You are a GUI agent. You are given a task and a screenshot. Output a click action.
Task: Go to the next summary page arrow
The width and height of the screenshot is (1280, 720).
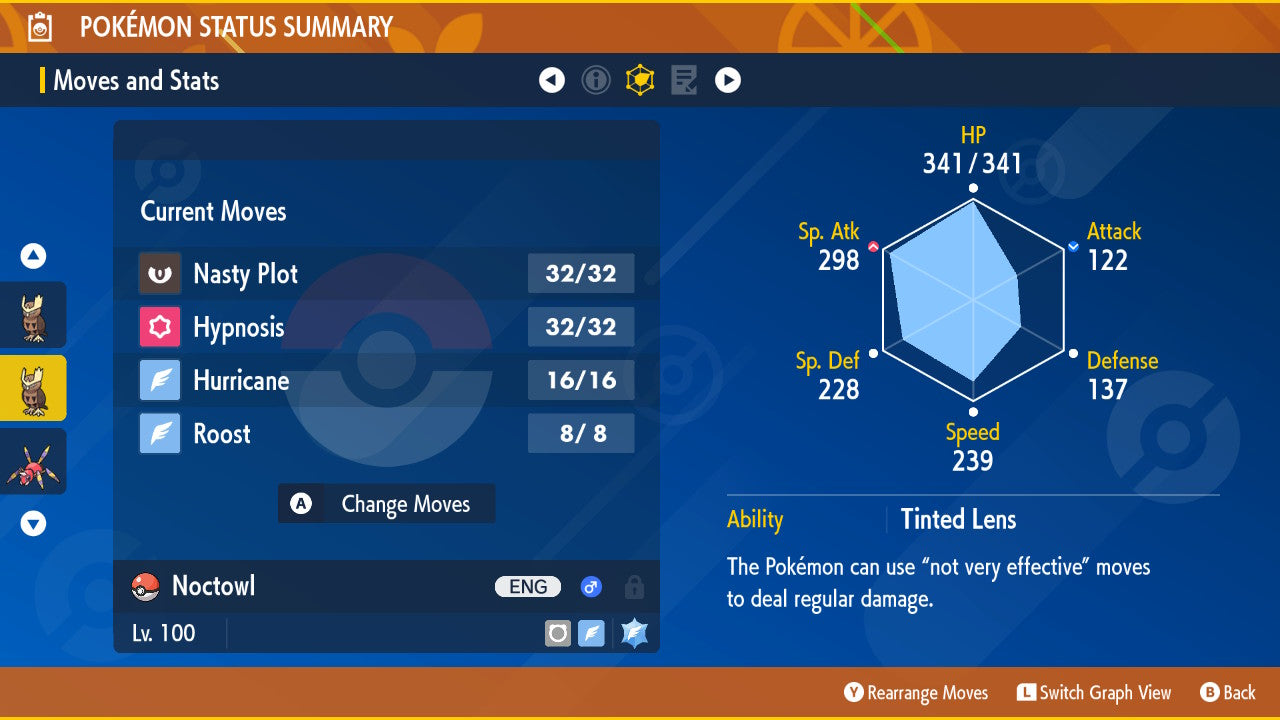(728, 80)
